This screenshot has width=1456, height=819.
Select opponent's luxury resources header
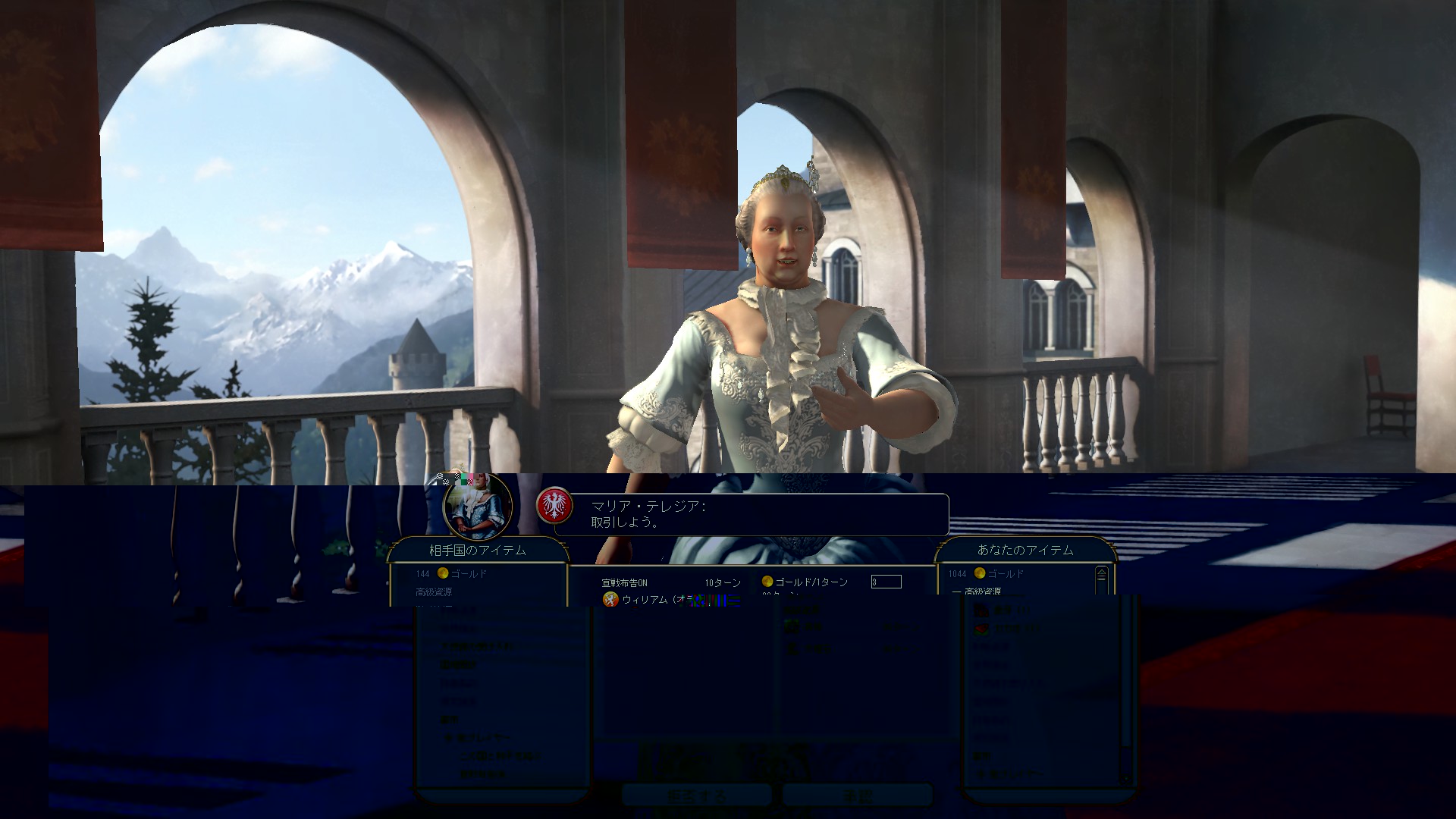pyautogui.click(x=434, y=592)
